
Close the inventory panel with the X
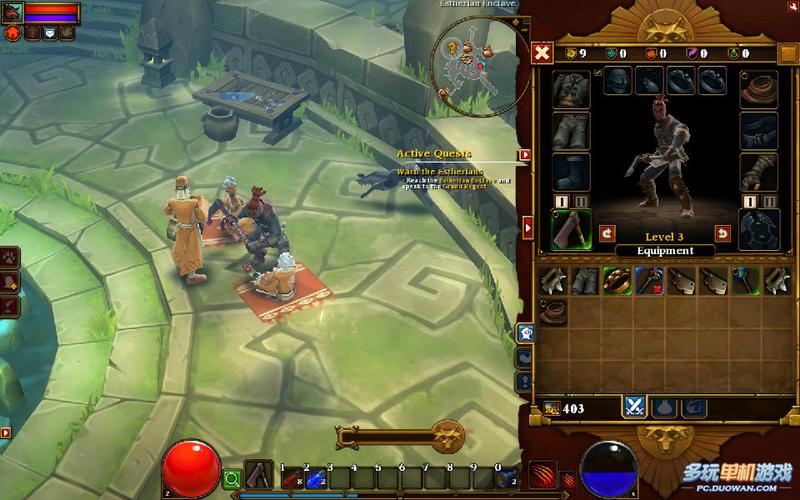coord(542,53)
